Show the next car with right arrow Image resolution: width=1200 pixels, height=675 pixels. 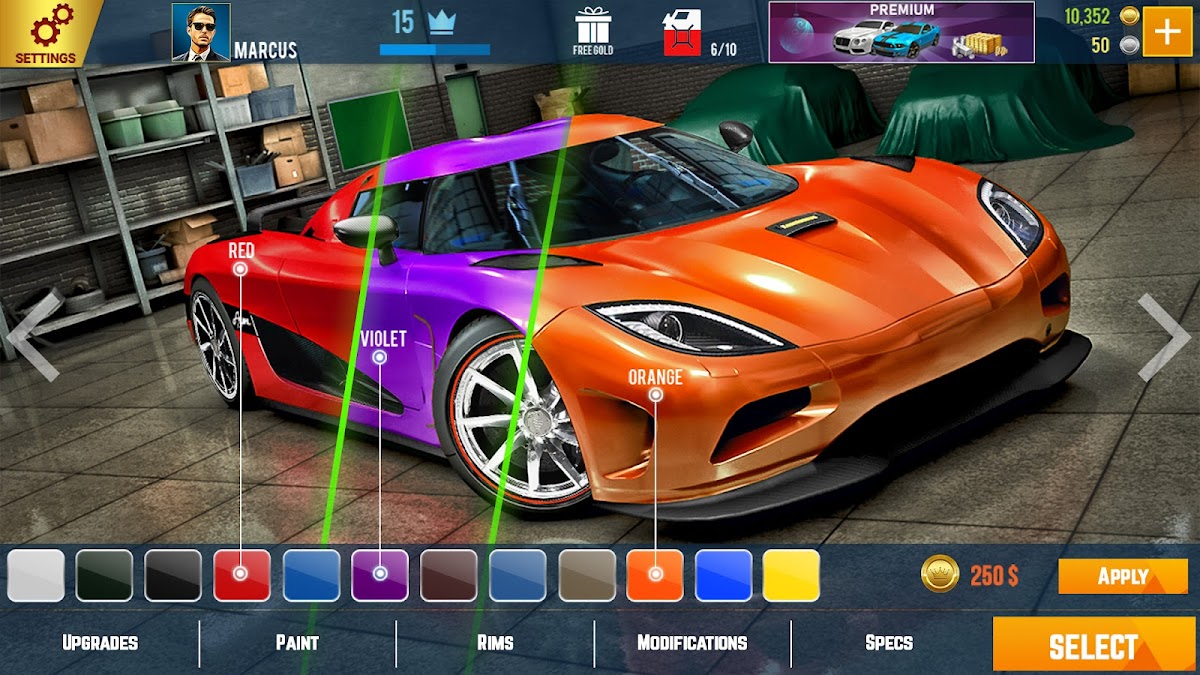[x=1163, y=337]
